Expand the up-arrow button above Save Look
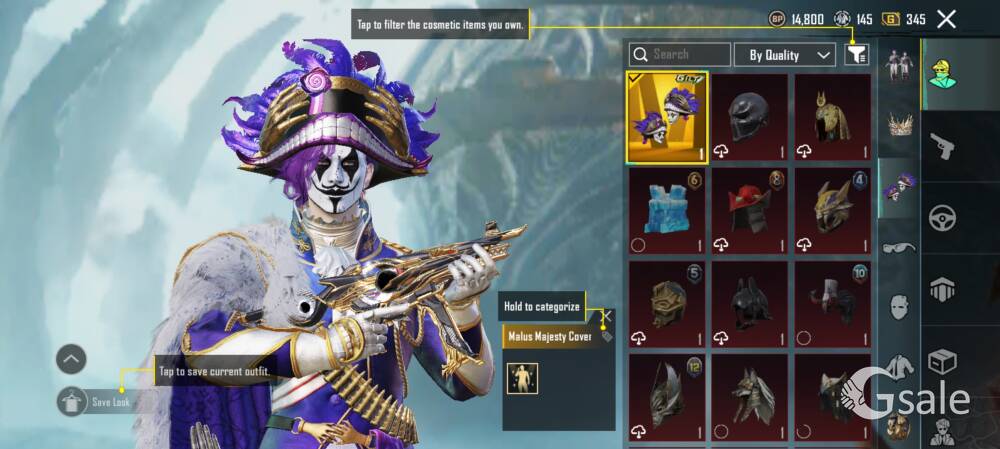 point(71,359)
